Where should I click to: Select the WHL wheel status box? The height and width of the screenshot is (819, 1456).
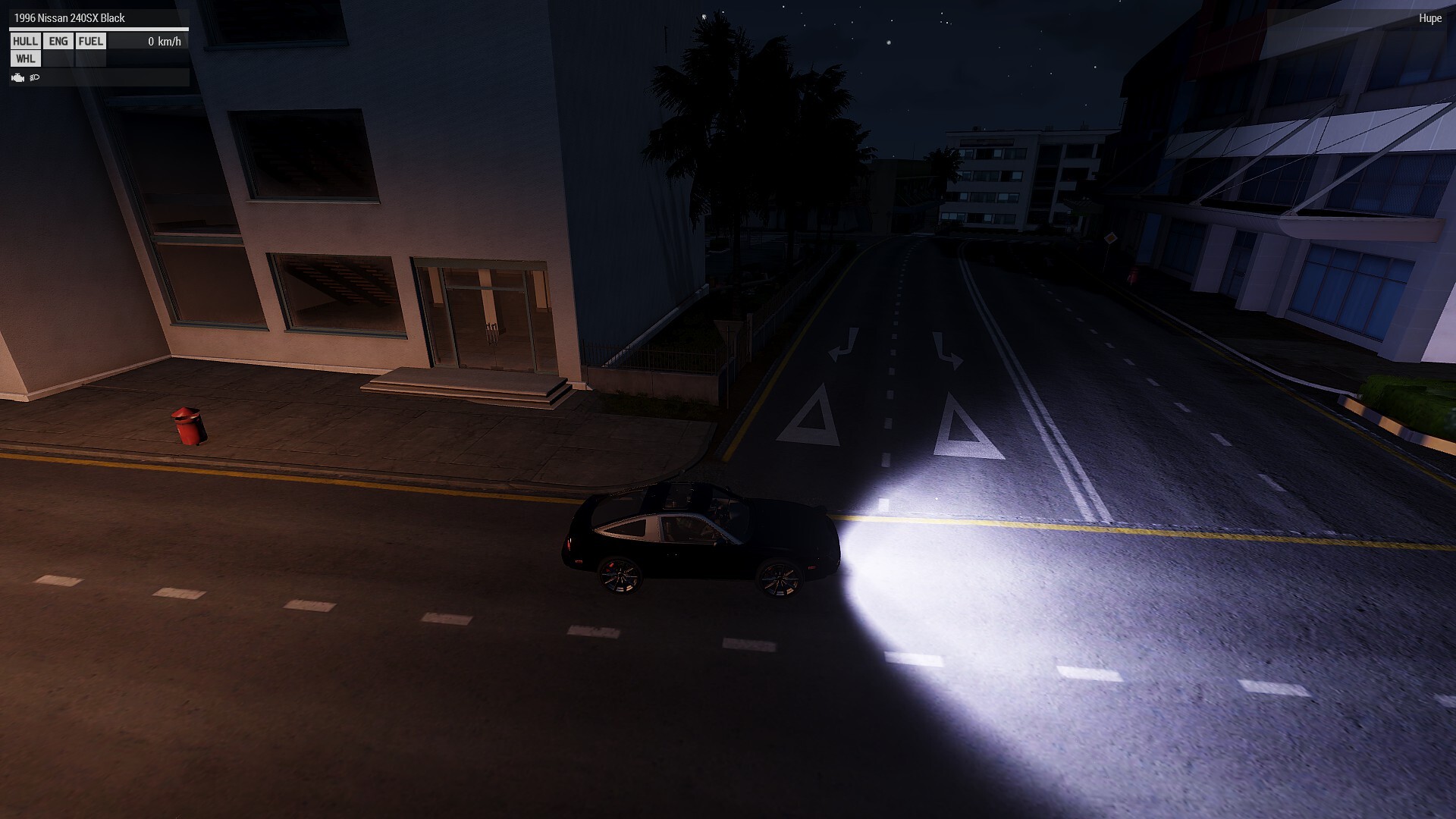(x=25, y=59)
